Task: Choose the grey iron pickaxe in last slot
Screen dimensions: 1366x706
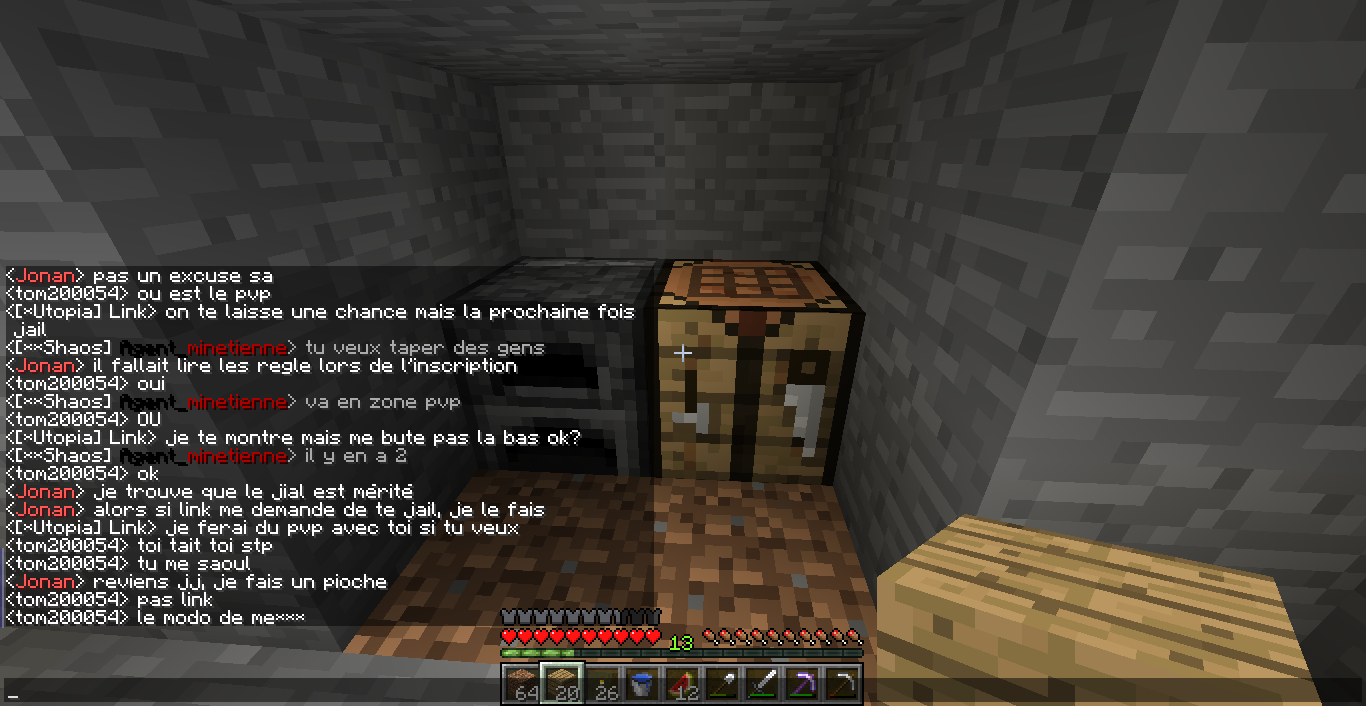Action: [x=841, y=684]
